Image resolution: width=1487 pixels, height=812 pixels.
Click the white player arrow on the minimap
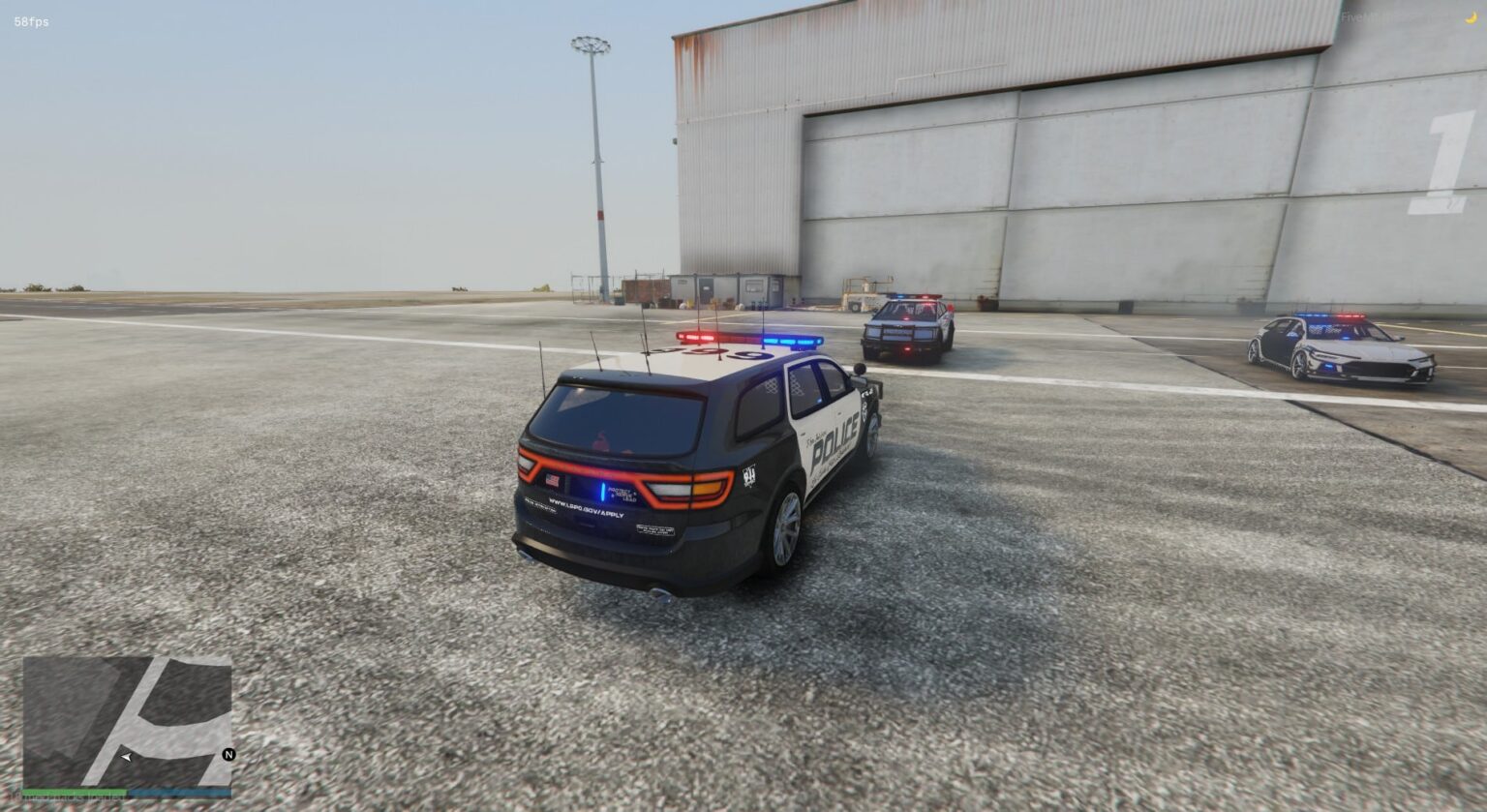click(x=126, y=757)
